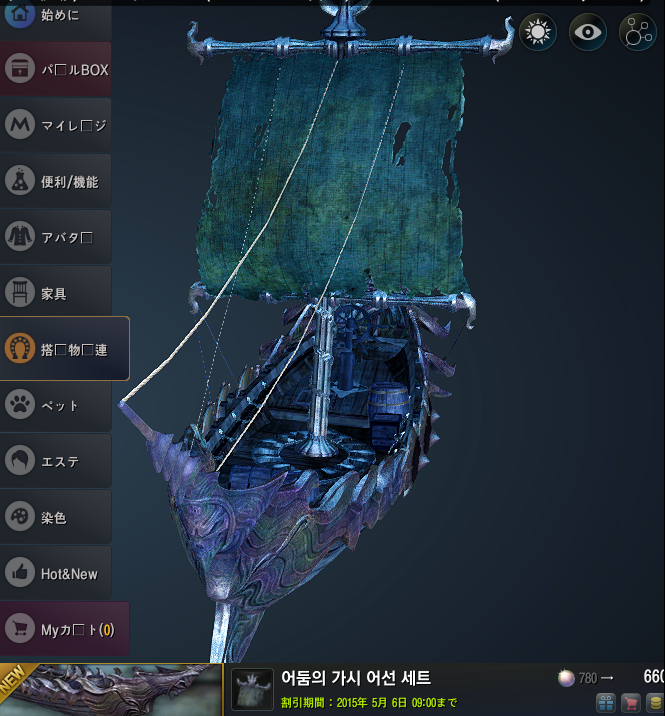
Task: Show the ペット pet category
Action: [55, 405]
